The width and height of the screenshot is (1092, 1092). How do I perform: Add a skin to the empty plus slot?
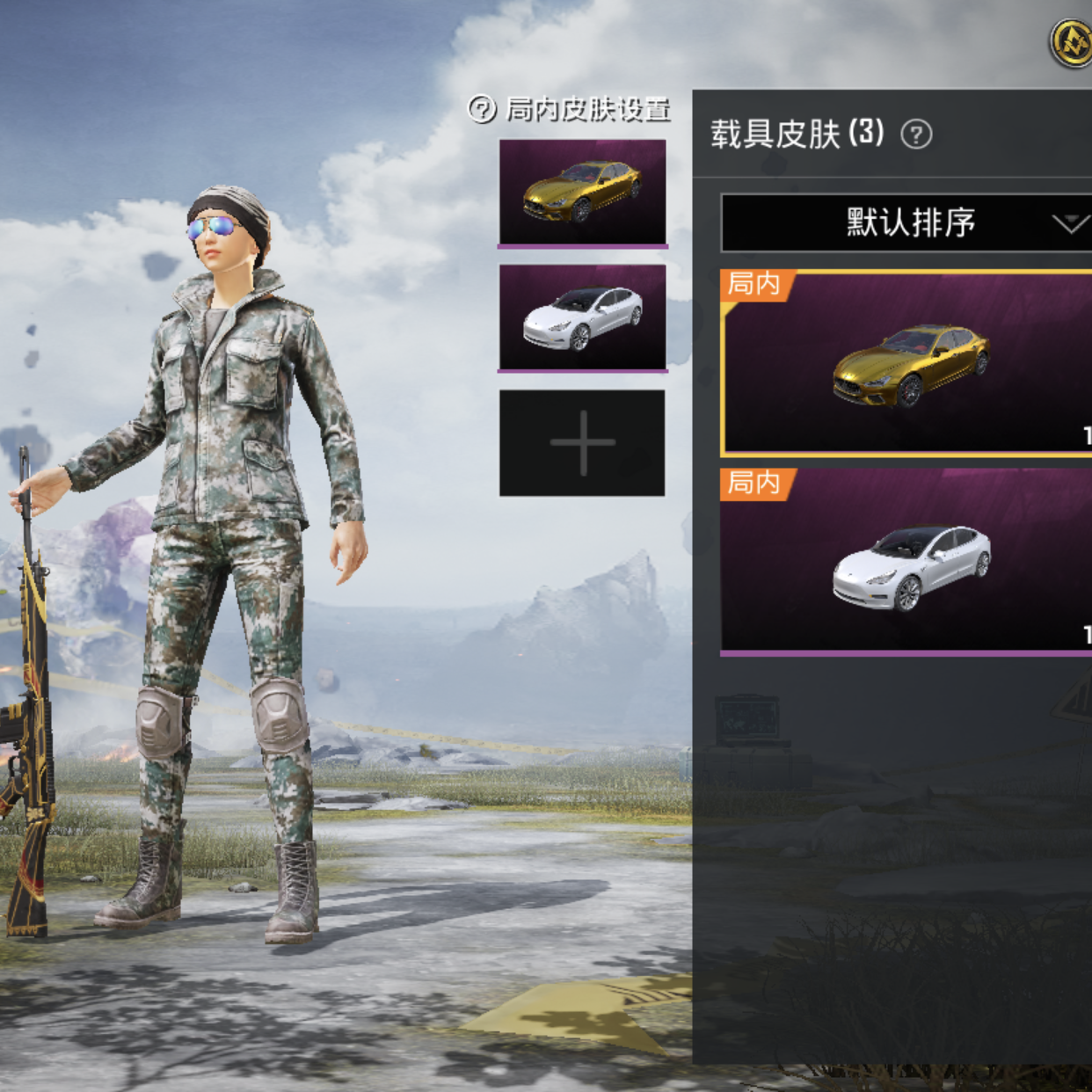(x=582, y=443)
